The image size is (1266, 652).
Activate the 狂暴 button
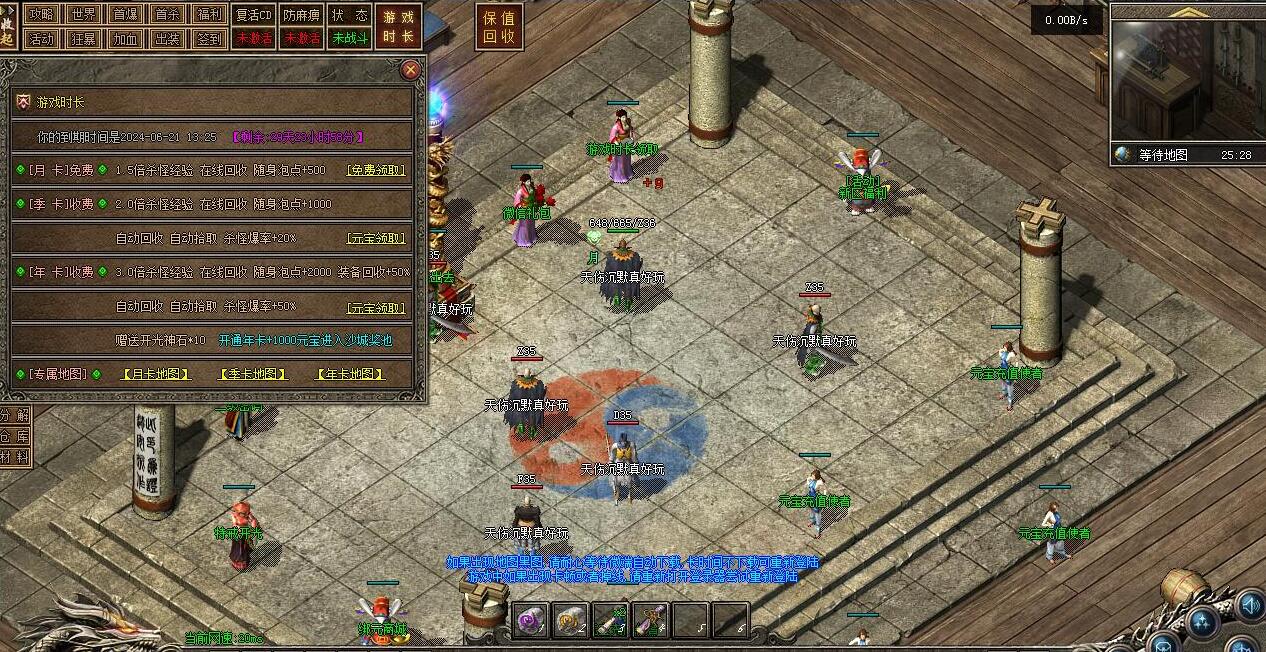pyautogui.click(x=84, y=39)
